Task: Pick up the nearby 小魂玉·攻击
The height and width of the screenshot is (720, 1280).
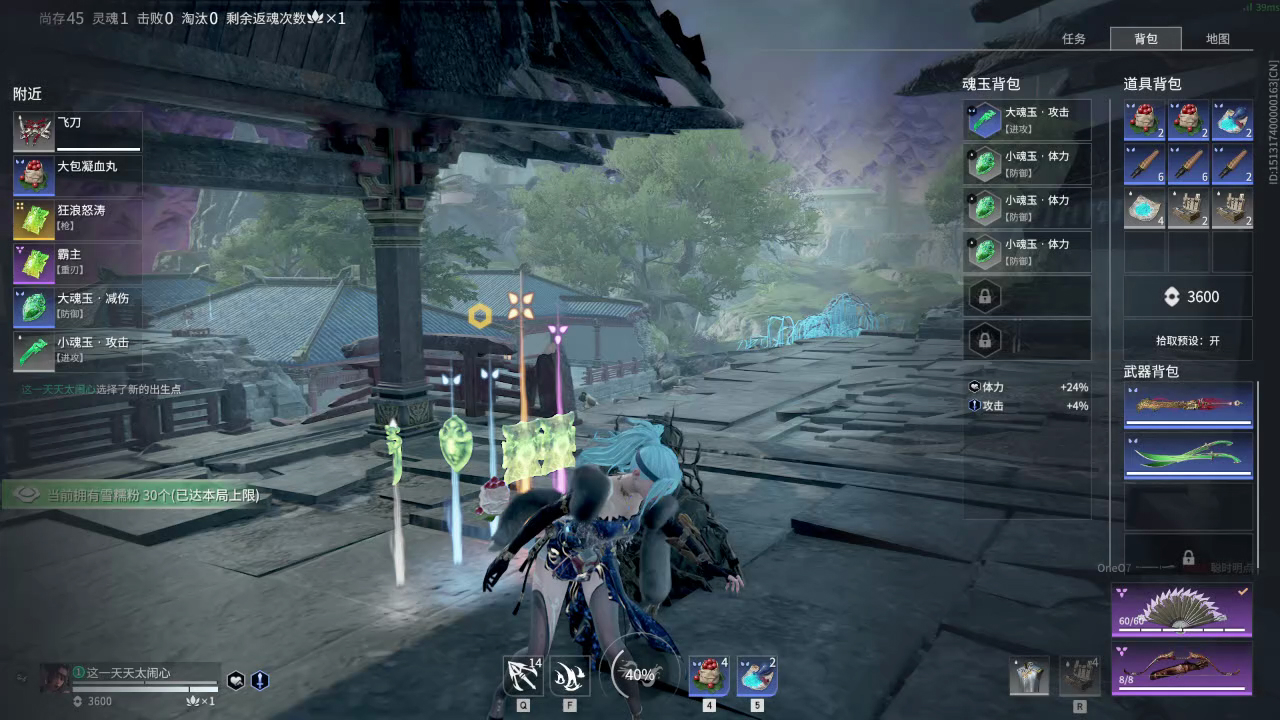Action: [x=78, y=351]
